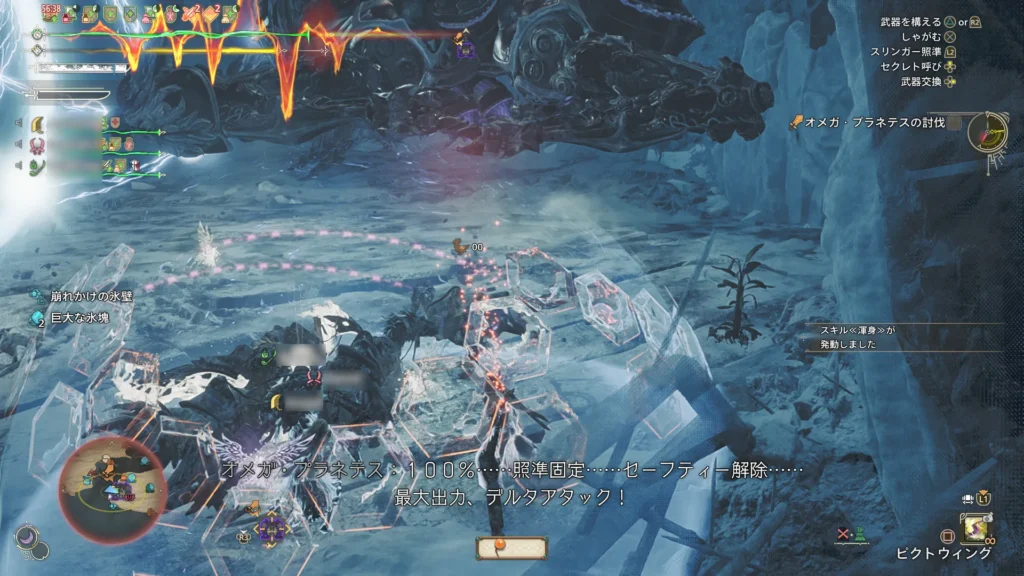Select the slinger ammo box
Image resolution: width=1024 pixels, height=576 pixels.
tap(512, 548)
